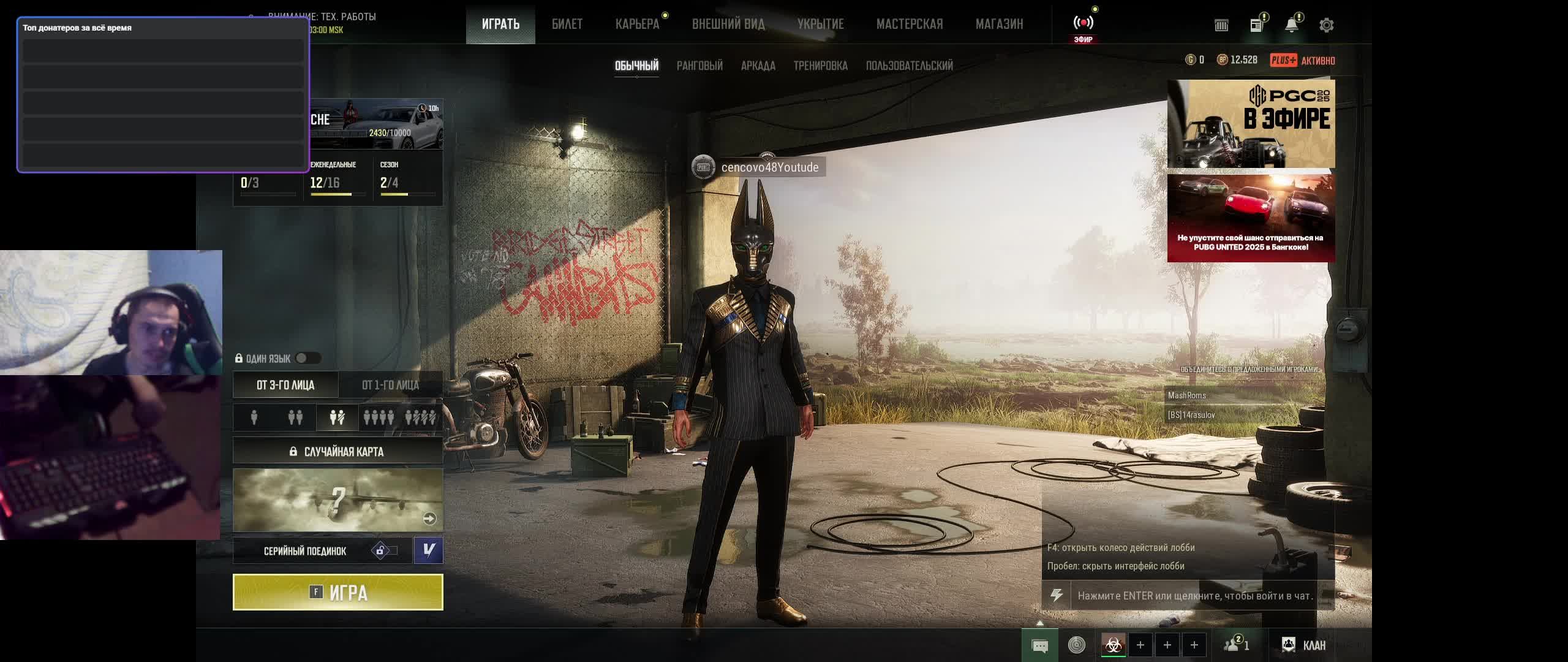Open the PGC 2025 В ЭФИРЕ banner
1568x662 pixels.
pos(1251,123)
